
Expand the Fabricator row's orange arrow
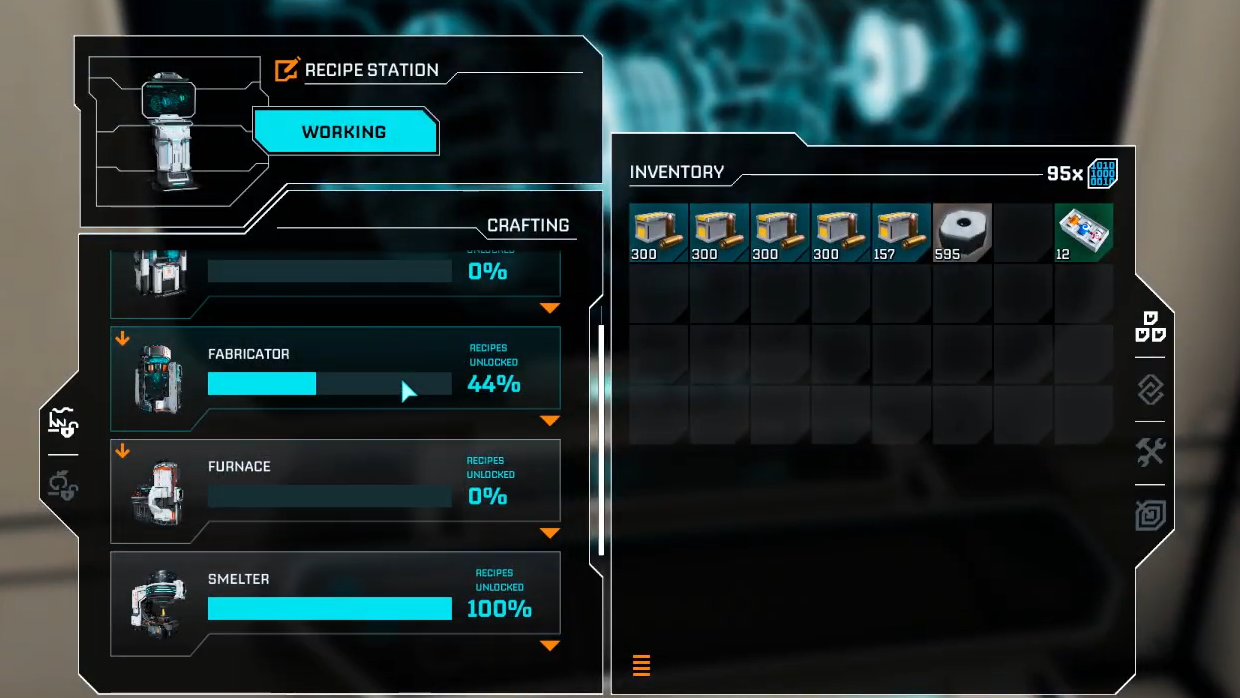[549, 421]
